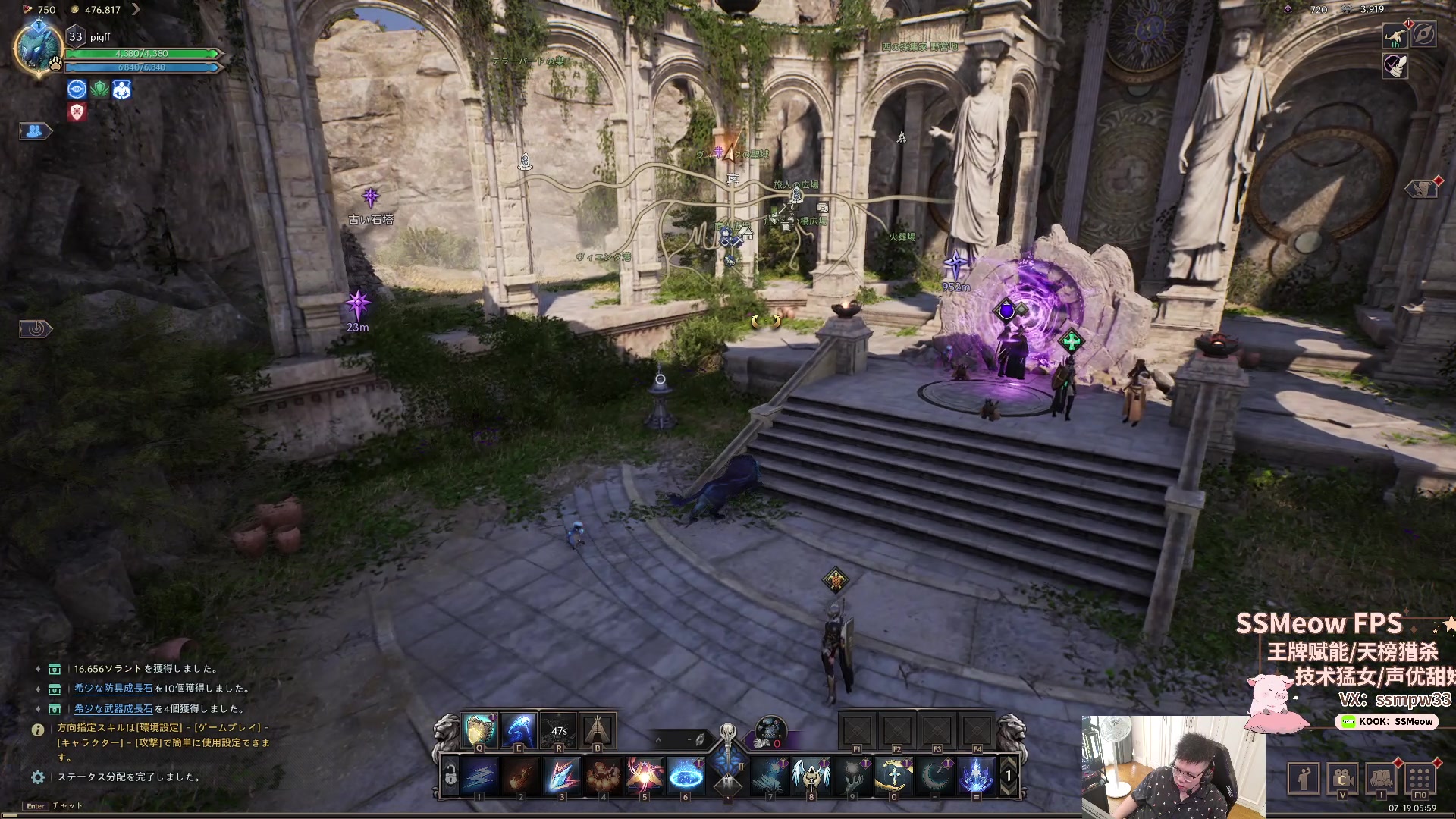Open the inventory bag button
Viewport: 1456px width, 819px height.
(1381, 777)
